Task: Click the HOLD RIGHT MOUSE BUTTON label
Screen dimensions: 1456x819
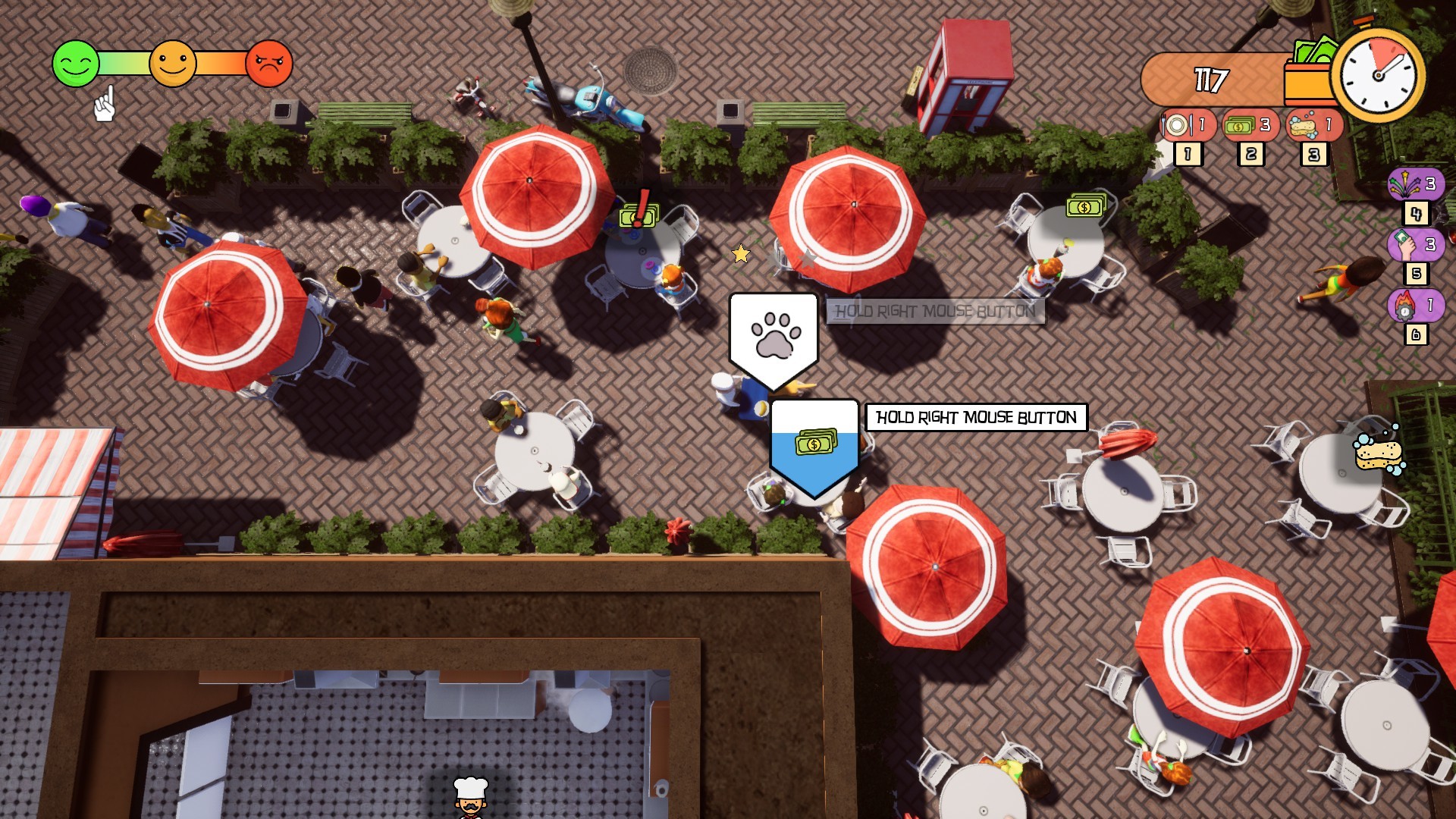Action: tap(974, 416)
